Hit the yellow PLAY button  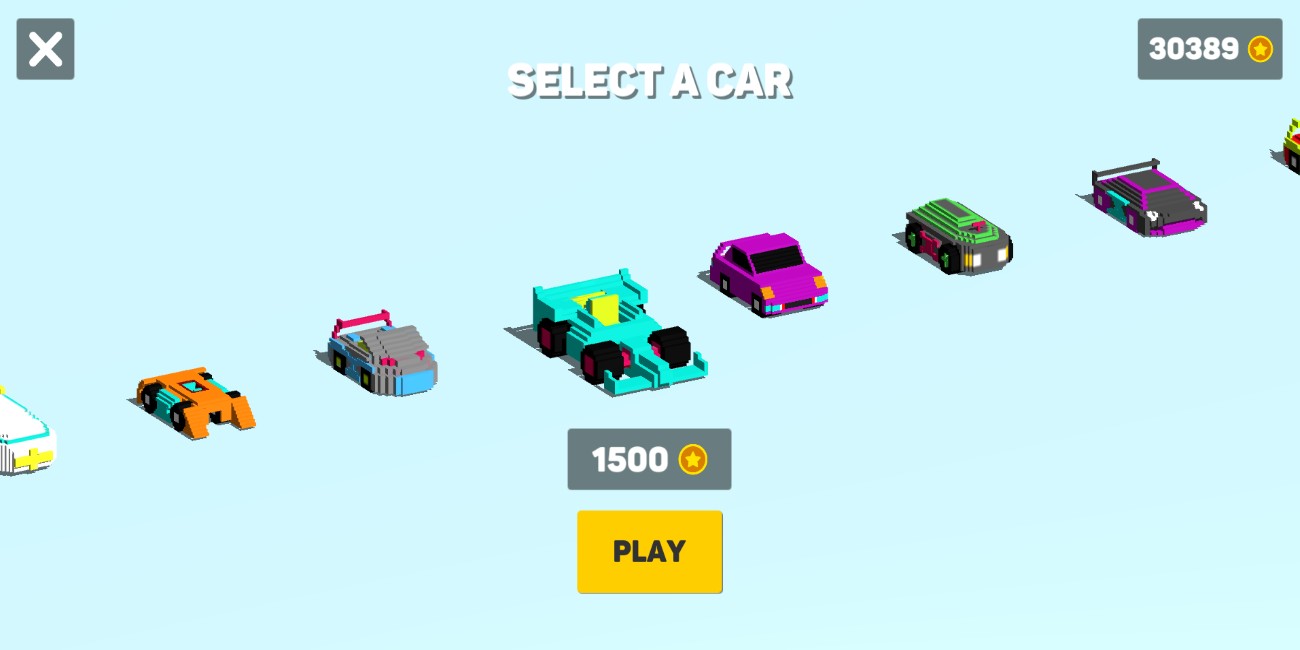tap(649, 552)
